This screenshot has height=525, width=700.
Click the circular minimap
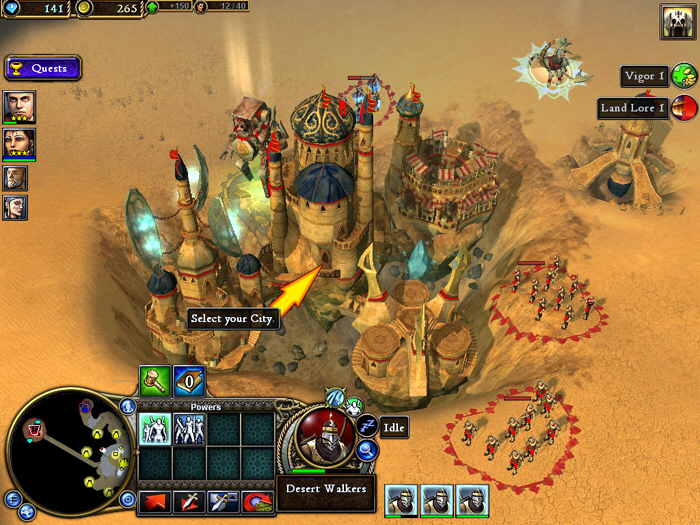(67, 450)
